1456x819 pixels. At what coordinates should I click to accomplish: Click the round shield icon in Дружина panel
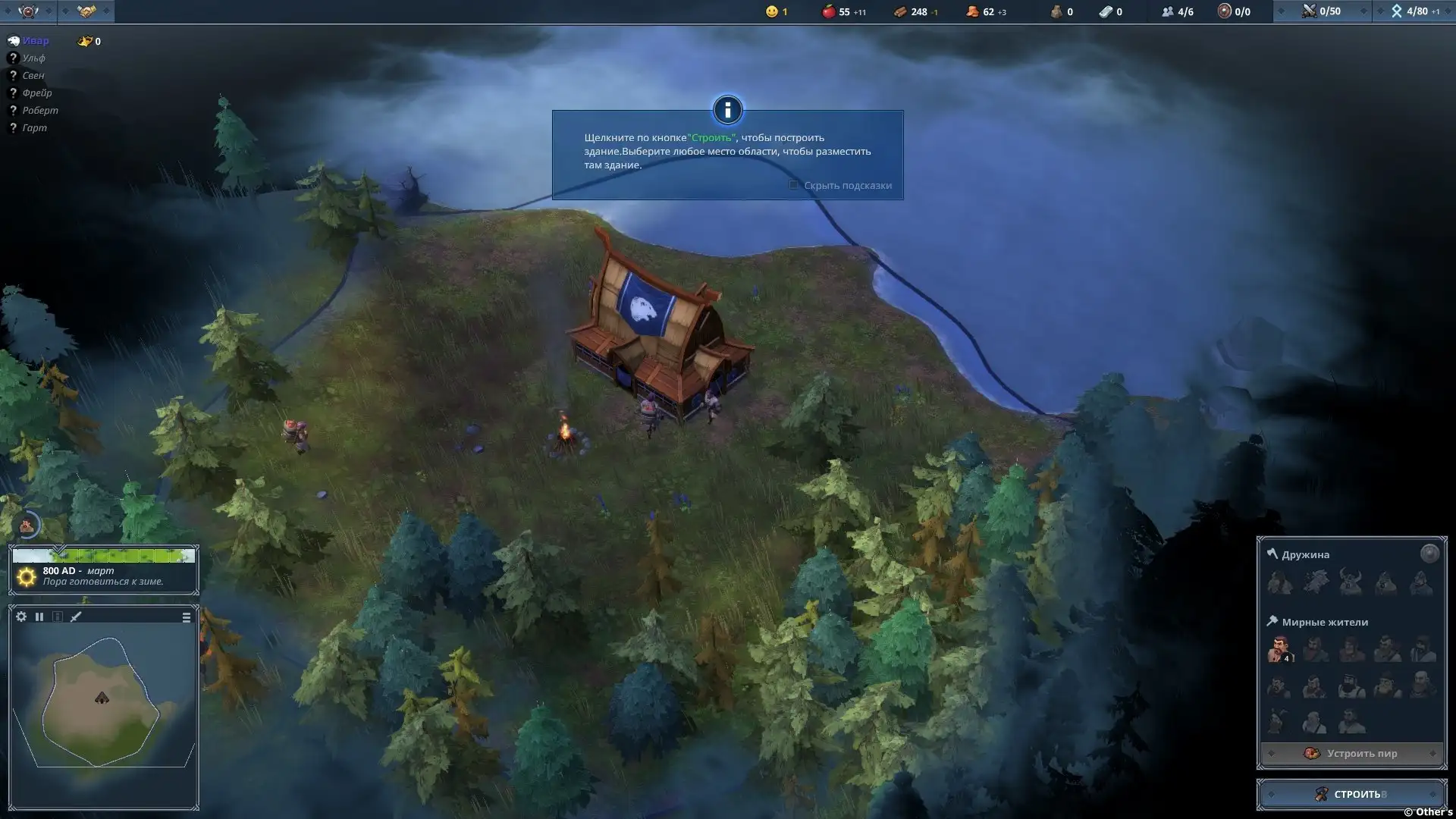click(x=1429, y=554)
